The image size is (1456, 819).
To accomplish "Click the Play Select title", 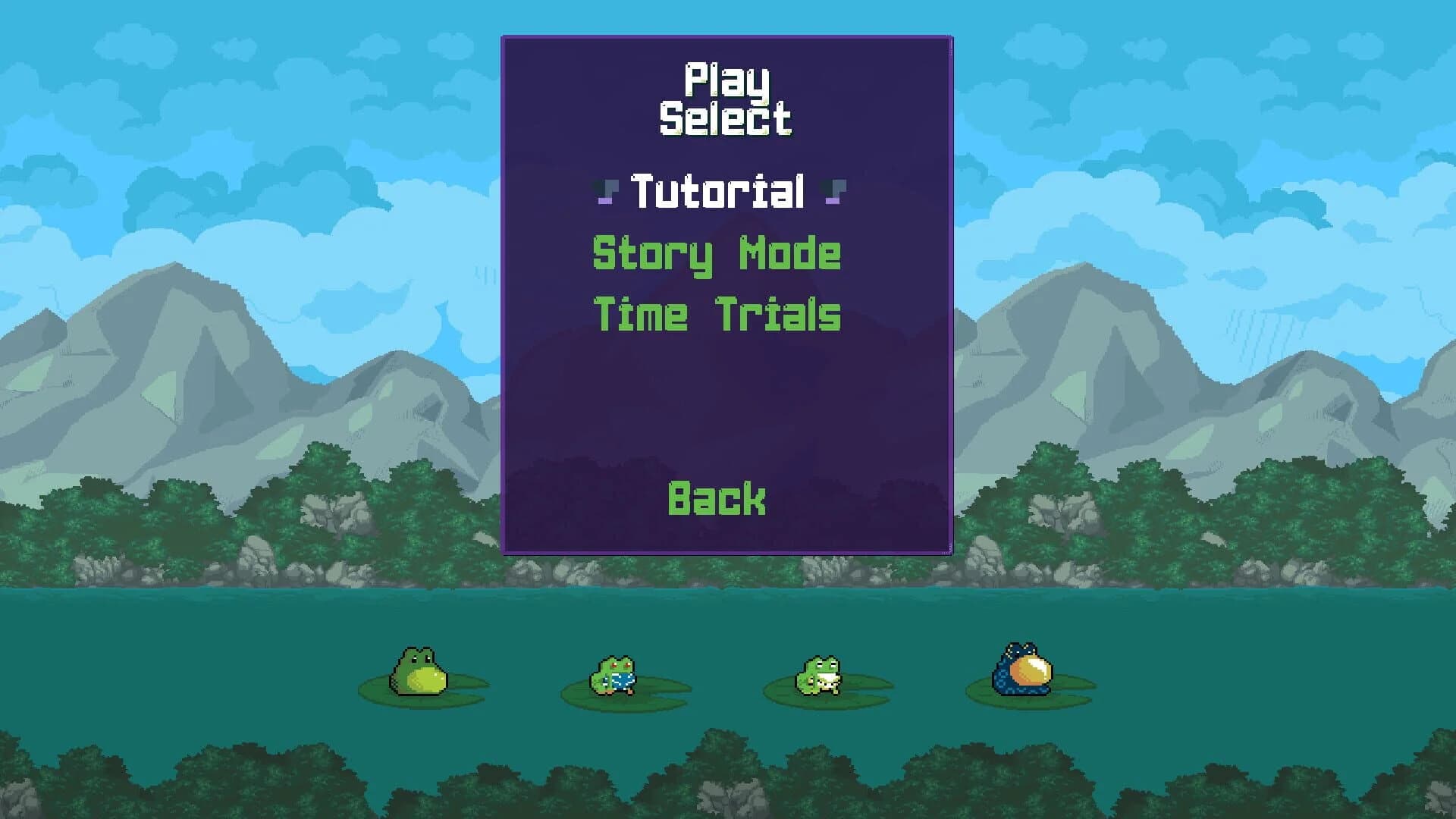I will 724,99.
